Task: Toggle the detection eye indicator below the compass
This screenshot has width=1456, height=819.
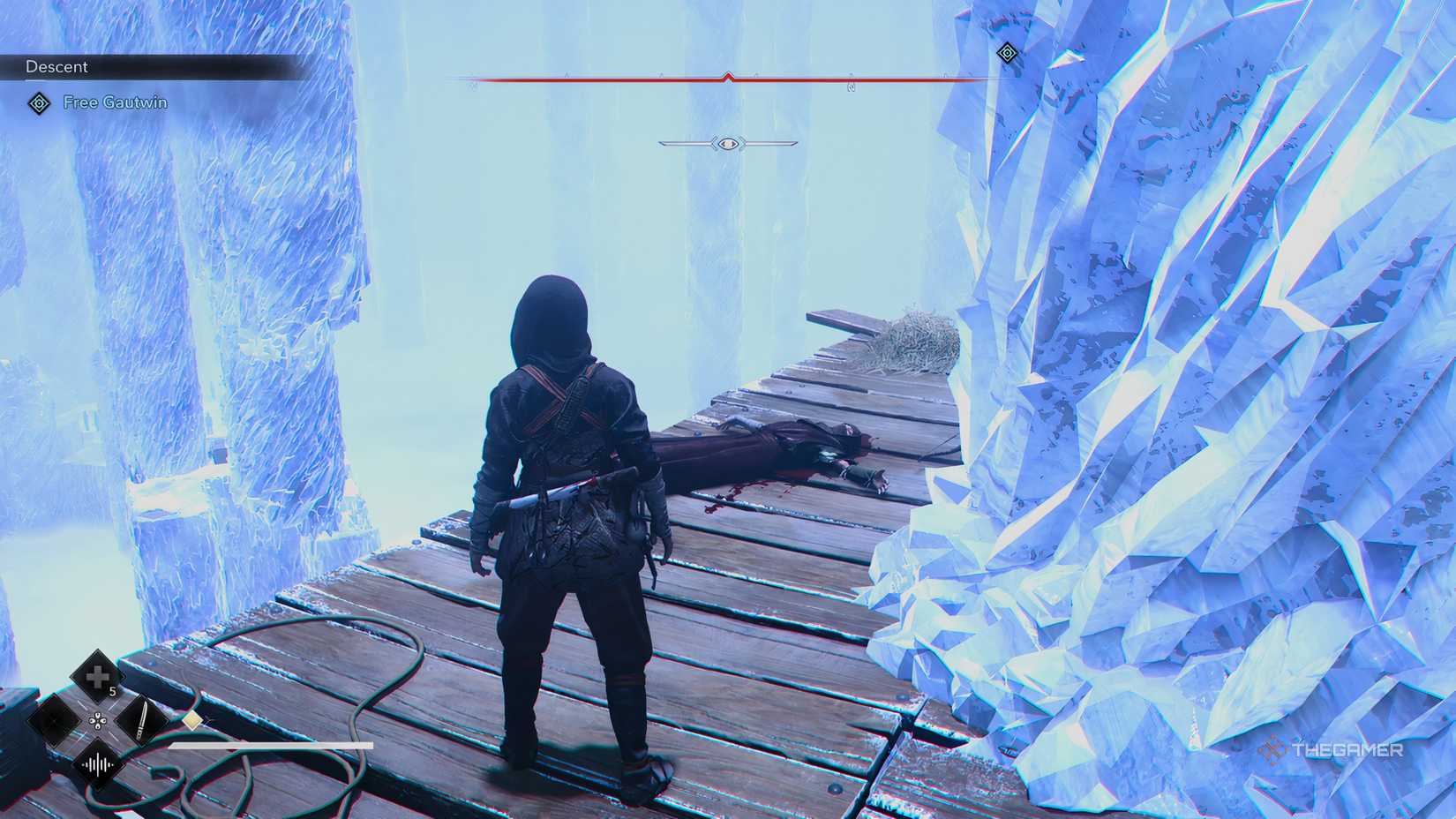Action: tap(728, 143)
